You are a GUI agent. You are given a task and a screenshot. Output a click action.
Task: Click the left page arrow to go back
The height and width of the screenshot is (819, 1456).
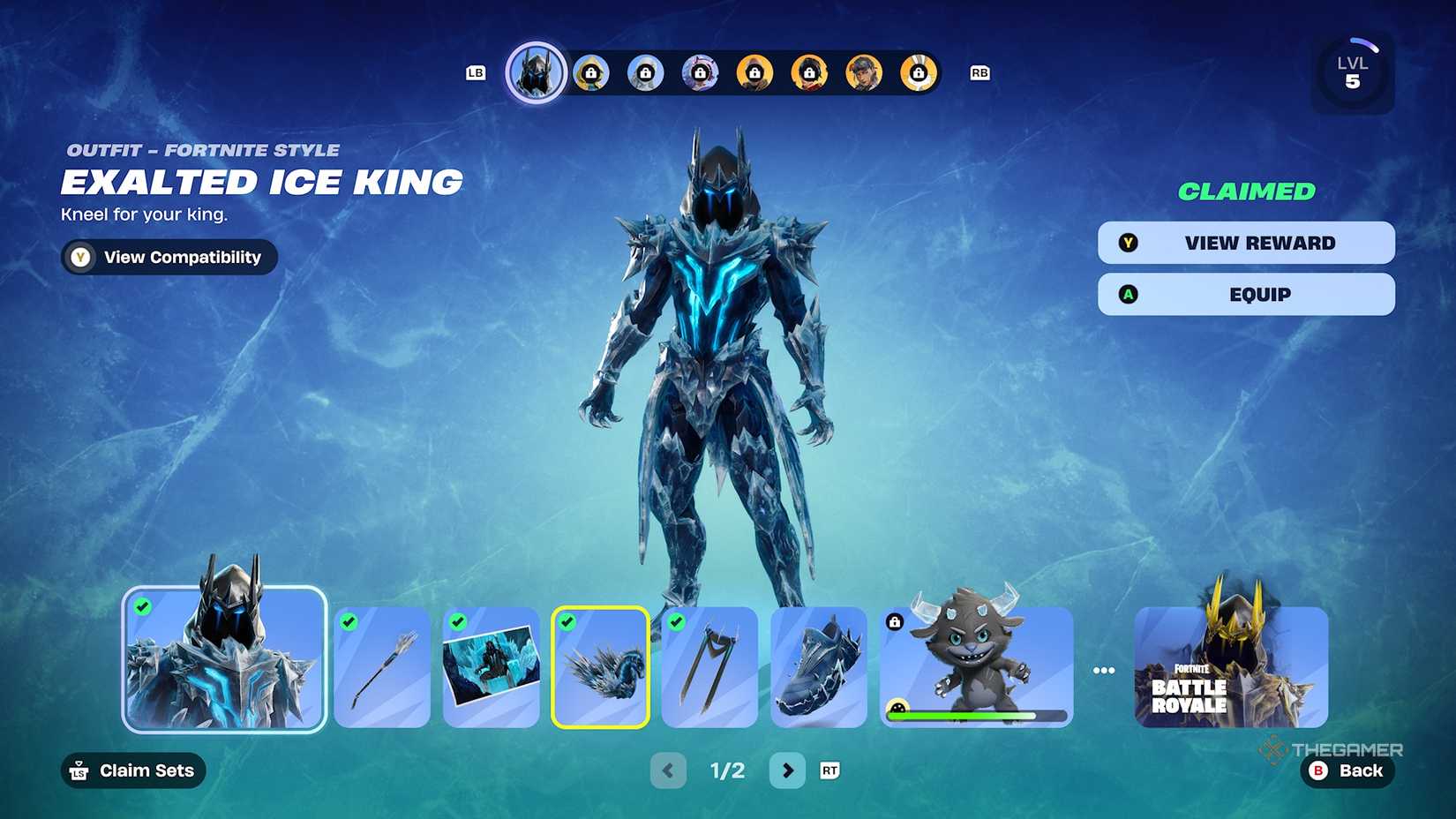[x=668, y=770]
